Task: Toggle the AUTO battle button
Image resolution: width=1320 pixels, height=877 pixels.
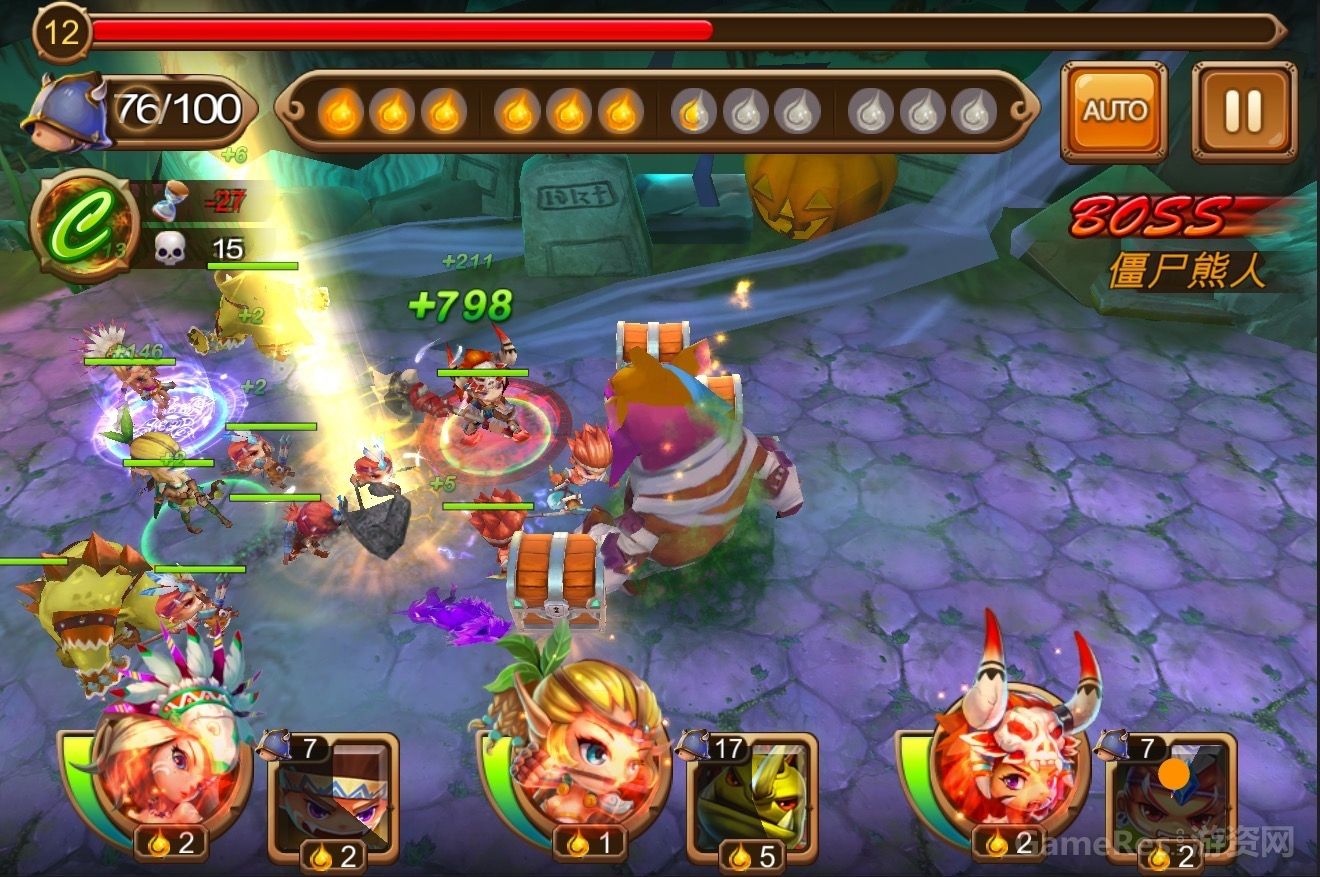Action: [x=1114, y=111]
